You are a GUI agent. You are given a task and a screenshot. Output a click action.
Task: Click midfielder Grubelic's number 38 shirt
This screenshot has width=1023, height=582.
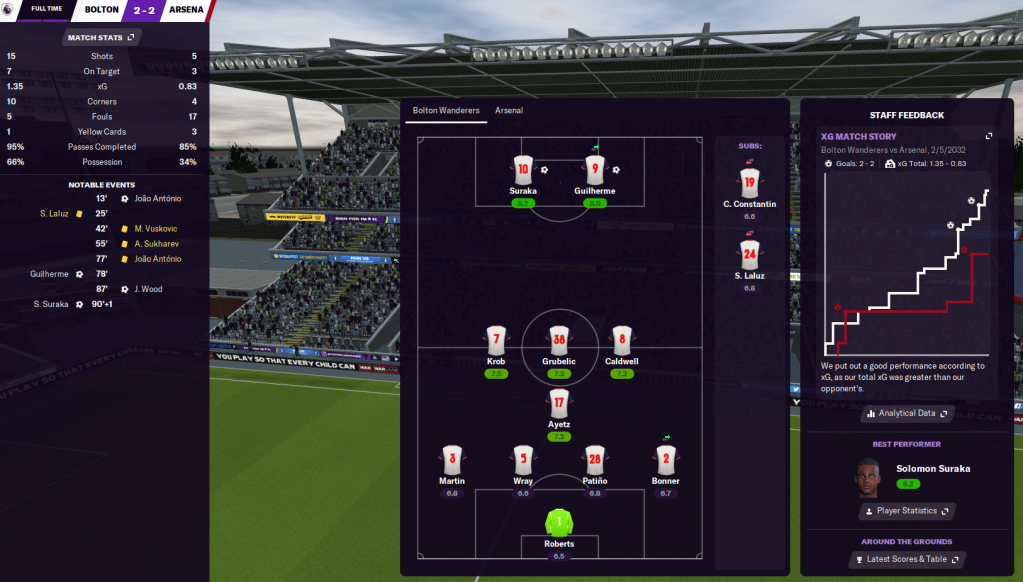point(558,340)
